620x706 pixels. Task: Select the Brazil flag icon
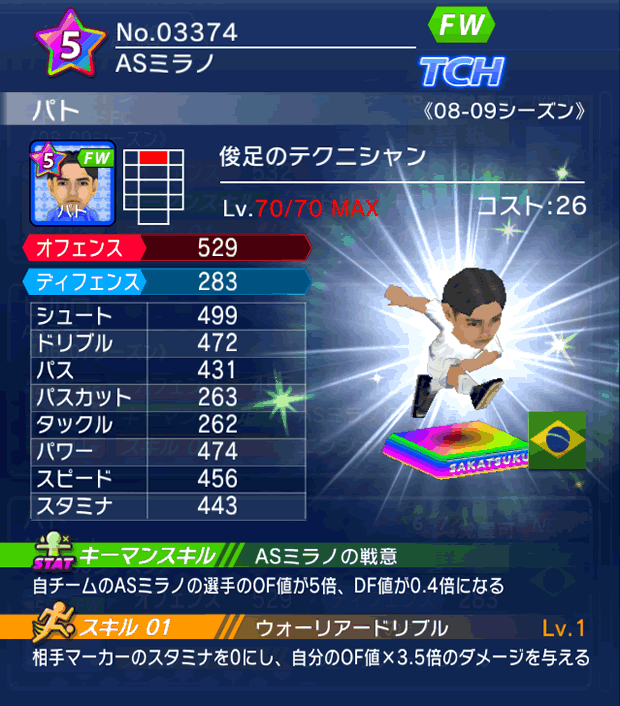[x=557, y=438]
